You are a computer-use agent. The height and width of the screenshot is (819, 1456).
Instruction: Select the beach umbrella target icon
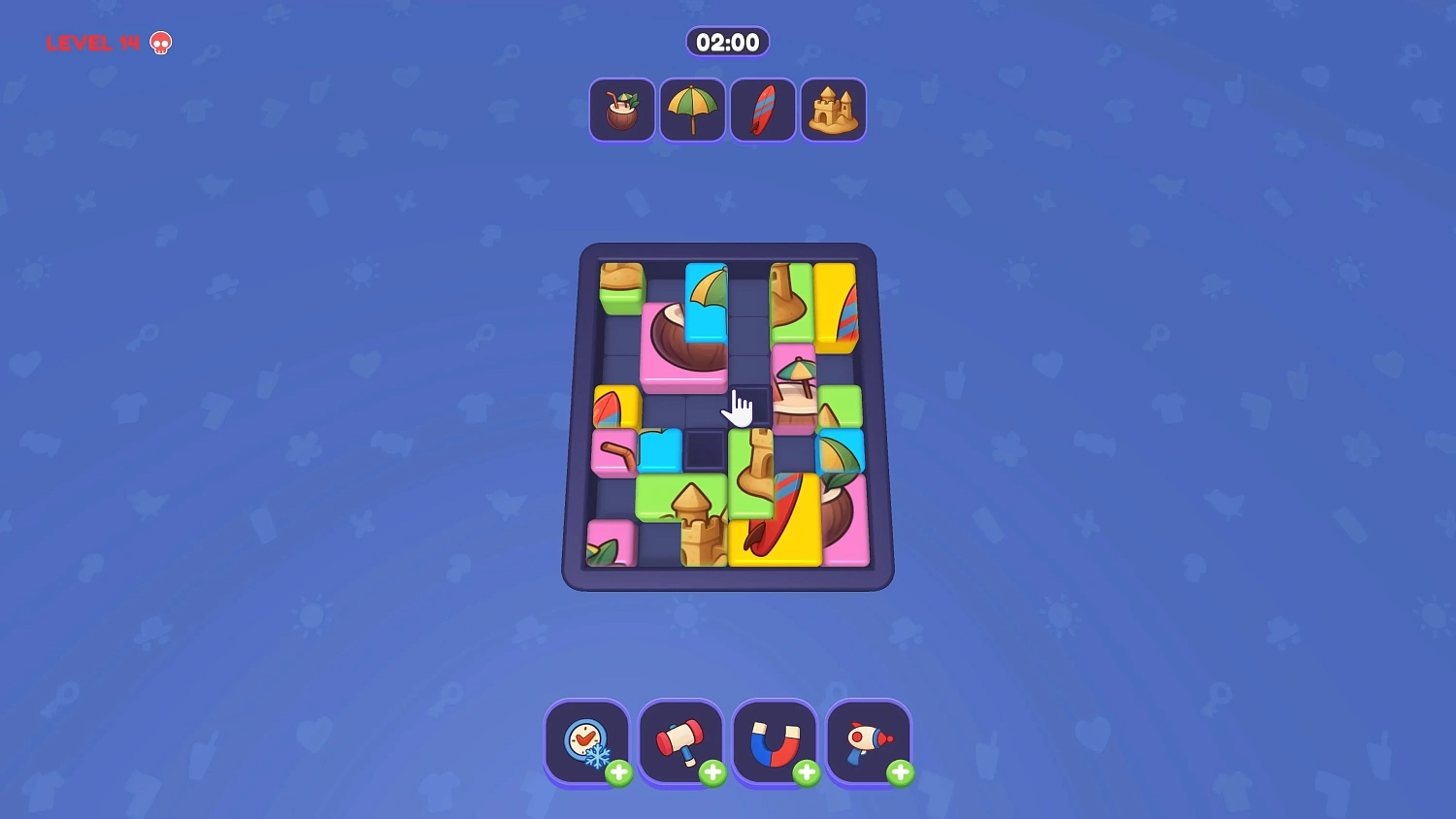pos(692,109)
